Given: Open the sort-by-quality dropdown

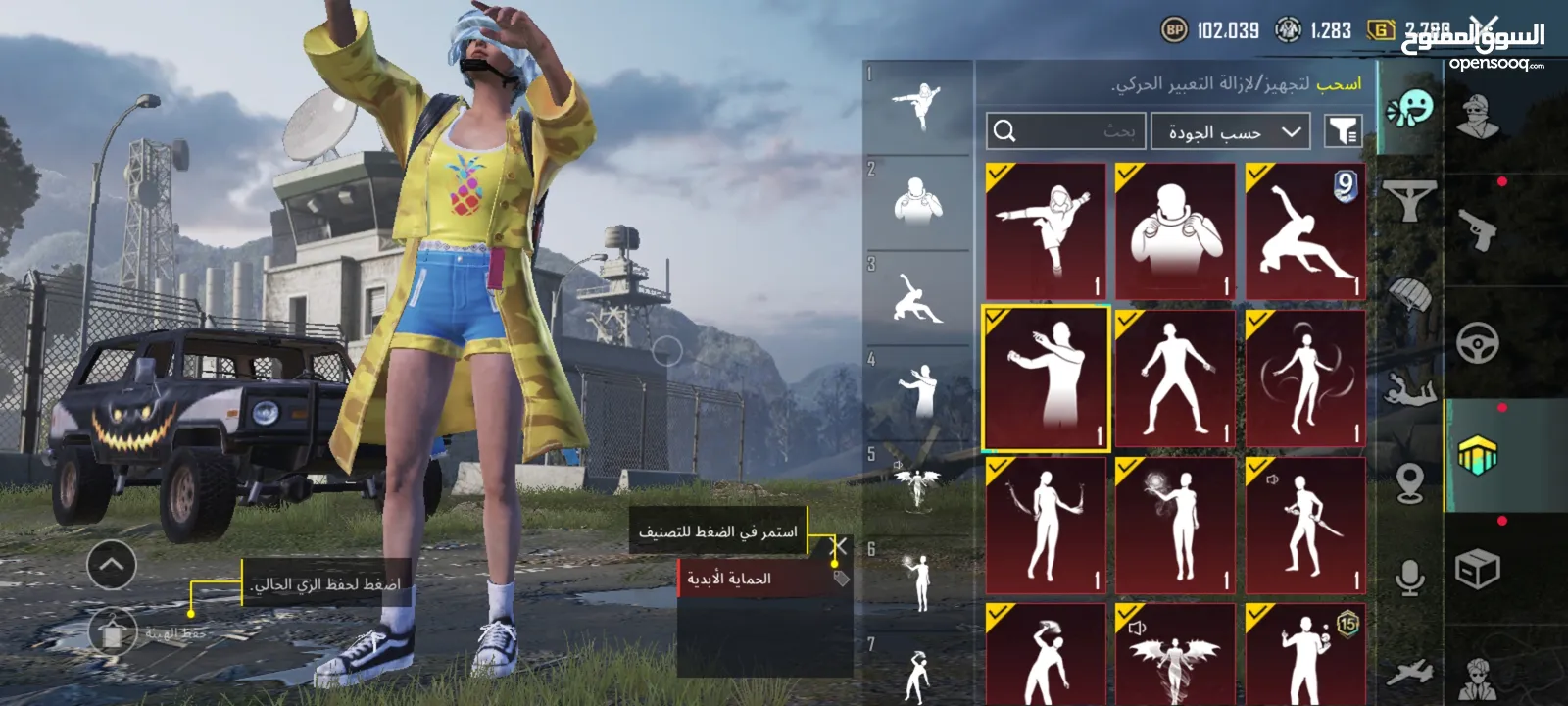Looking at the screenshot, I should point(1231,131).
